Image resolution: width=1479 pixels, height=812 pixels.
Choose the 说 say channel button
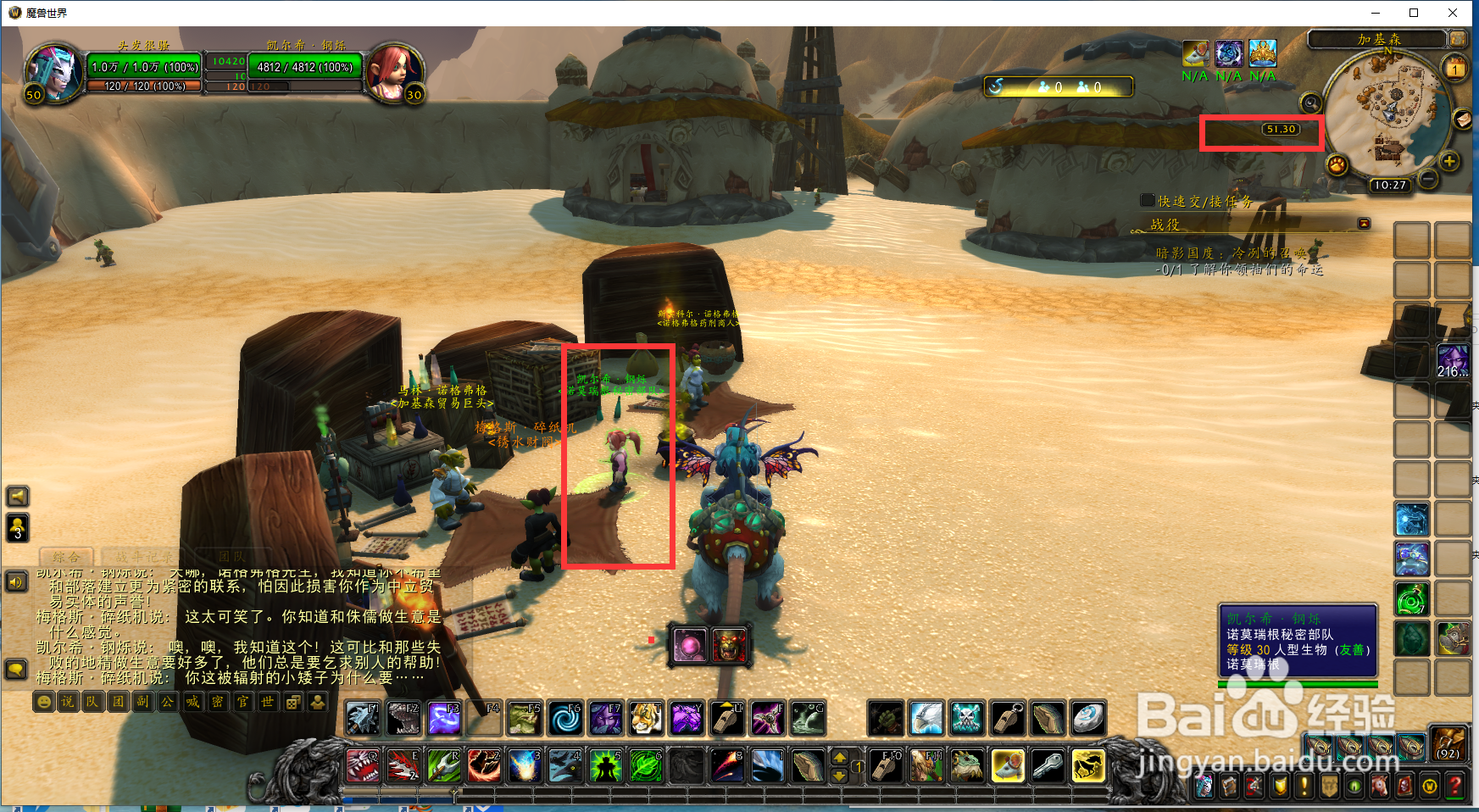pos(68,702)
